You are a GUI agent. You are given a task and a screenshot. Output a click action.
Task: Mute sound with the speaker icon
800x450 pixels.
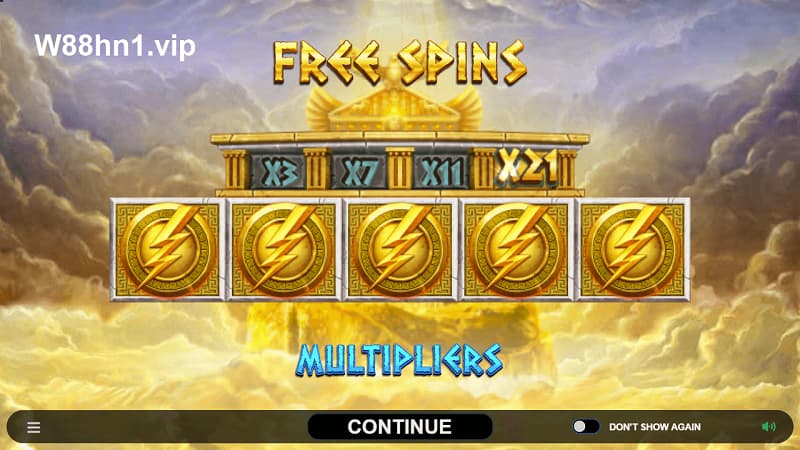pos(768,427)
